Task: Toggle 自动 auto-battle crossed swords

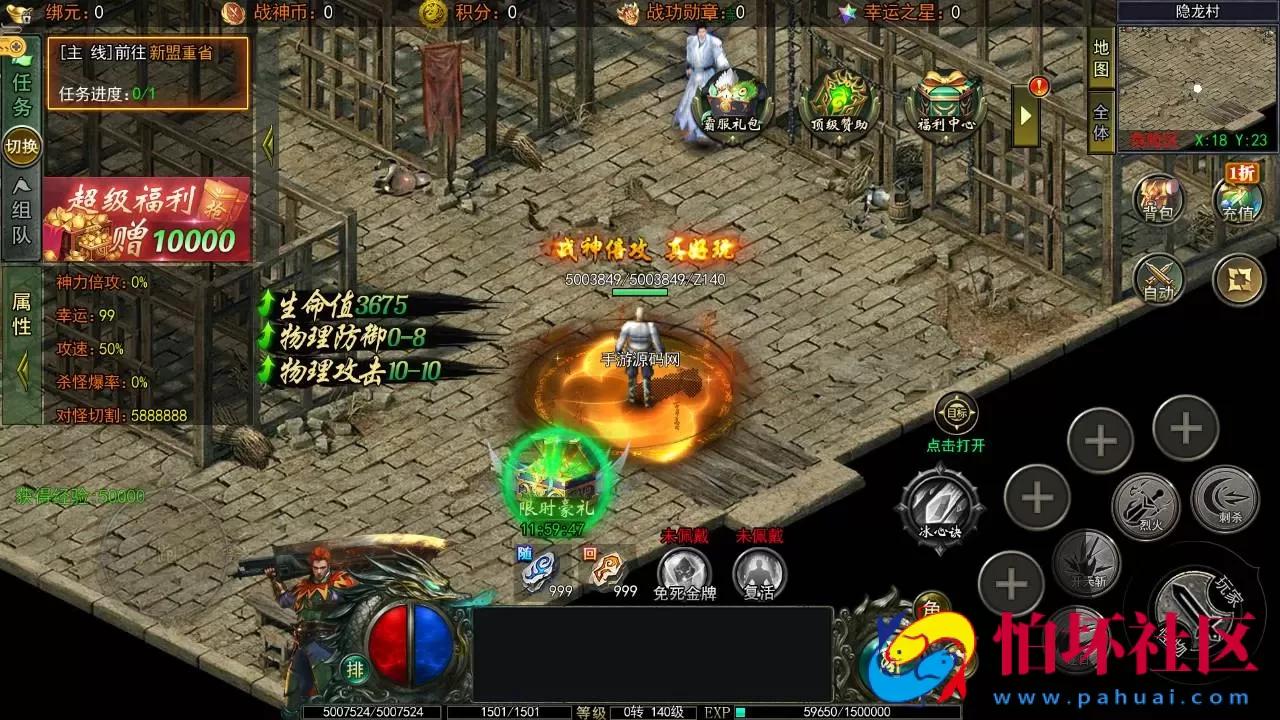Action: coord(1157,278)
